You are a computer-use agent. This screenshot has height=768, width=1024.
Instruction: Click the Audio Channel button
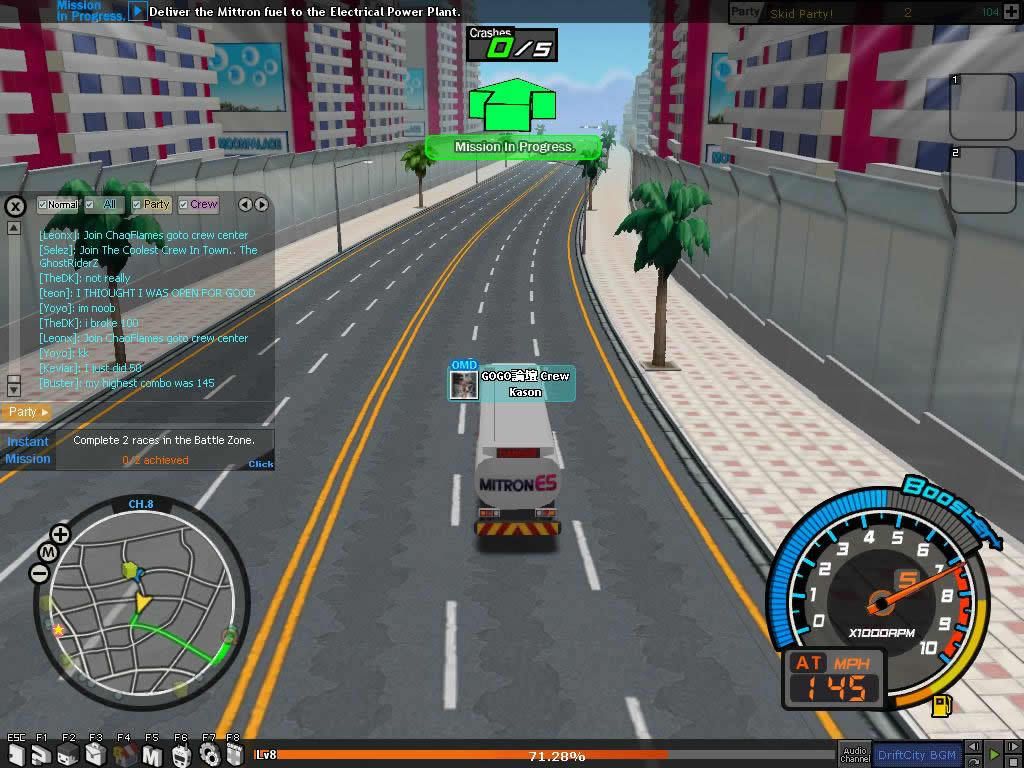click(x=855, y=755)
